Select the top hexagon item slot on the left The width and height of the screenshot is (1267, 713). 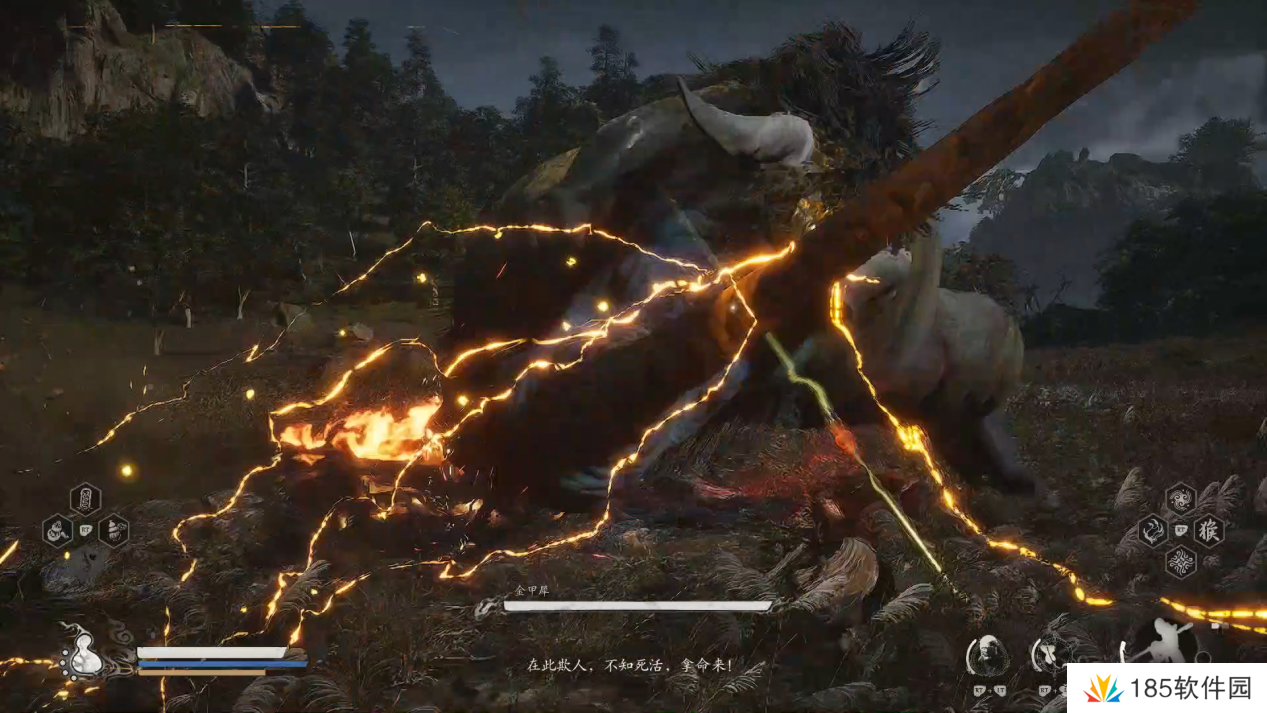click(85, 497)
